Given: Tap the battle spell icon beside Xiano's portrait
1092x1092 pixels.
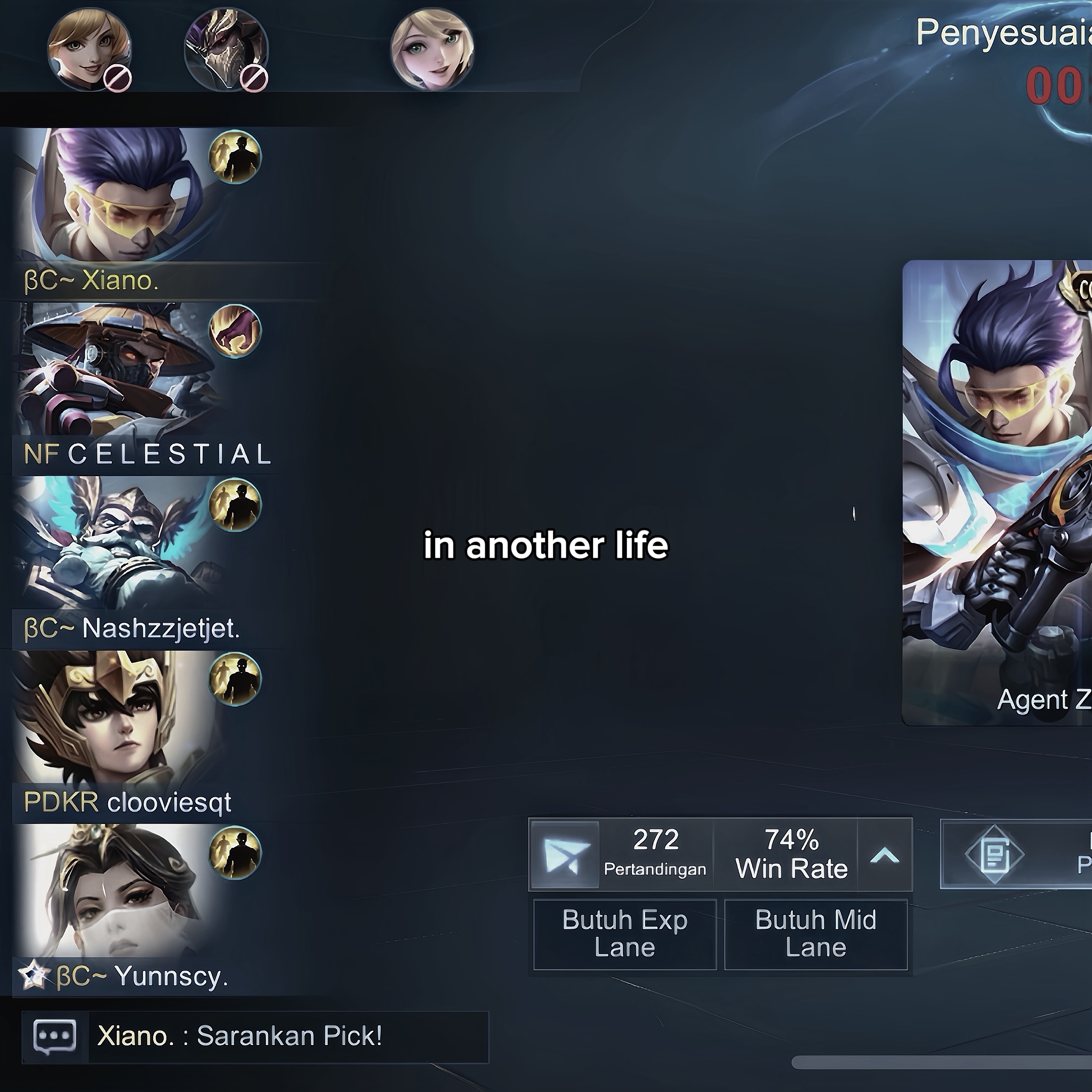Looking at the screenshot, I should tap(235, 157).
